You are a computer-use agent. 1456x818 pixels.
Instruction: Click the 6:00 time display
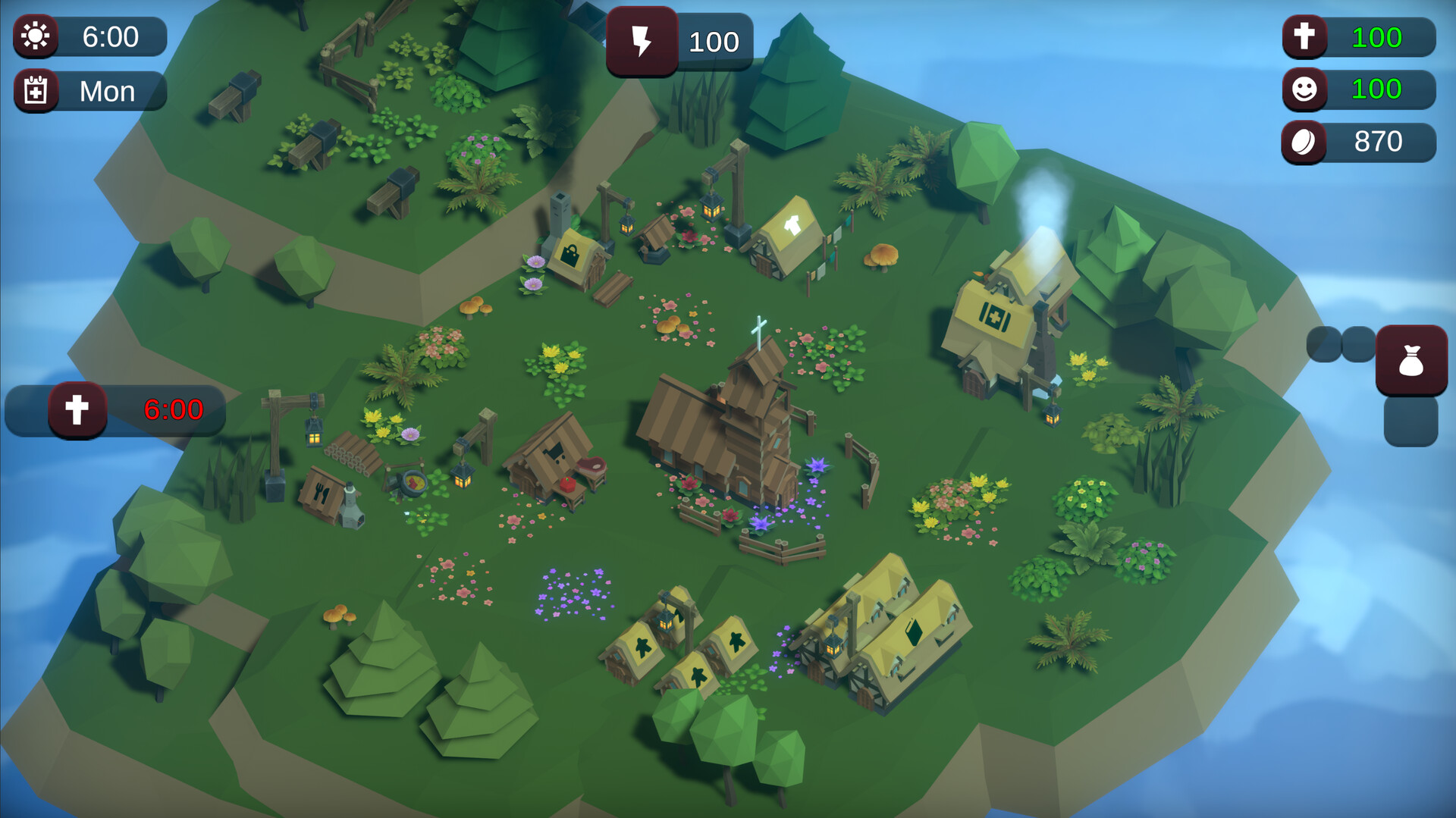(x=112, y=37)
